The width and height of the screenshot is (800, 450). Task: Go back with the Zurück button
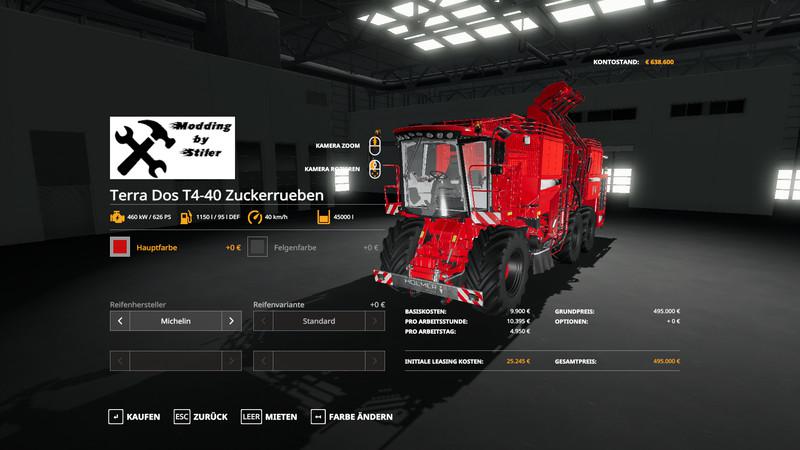(x=201, y=416)
